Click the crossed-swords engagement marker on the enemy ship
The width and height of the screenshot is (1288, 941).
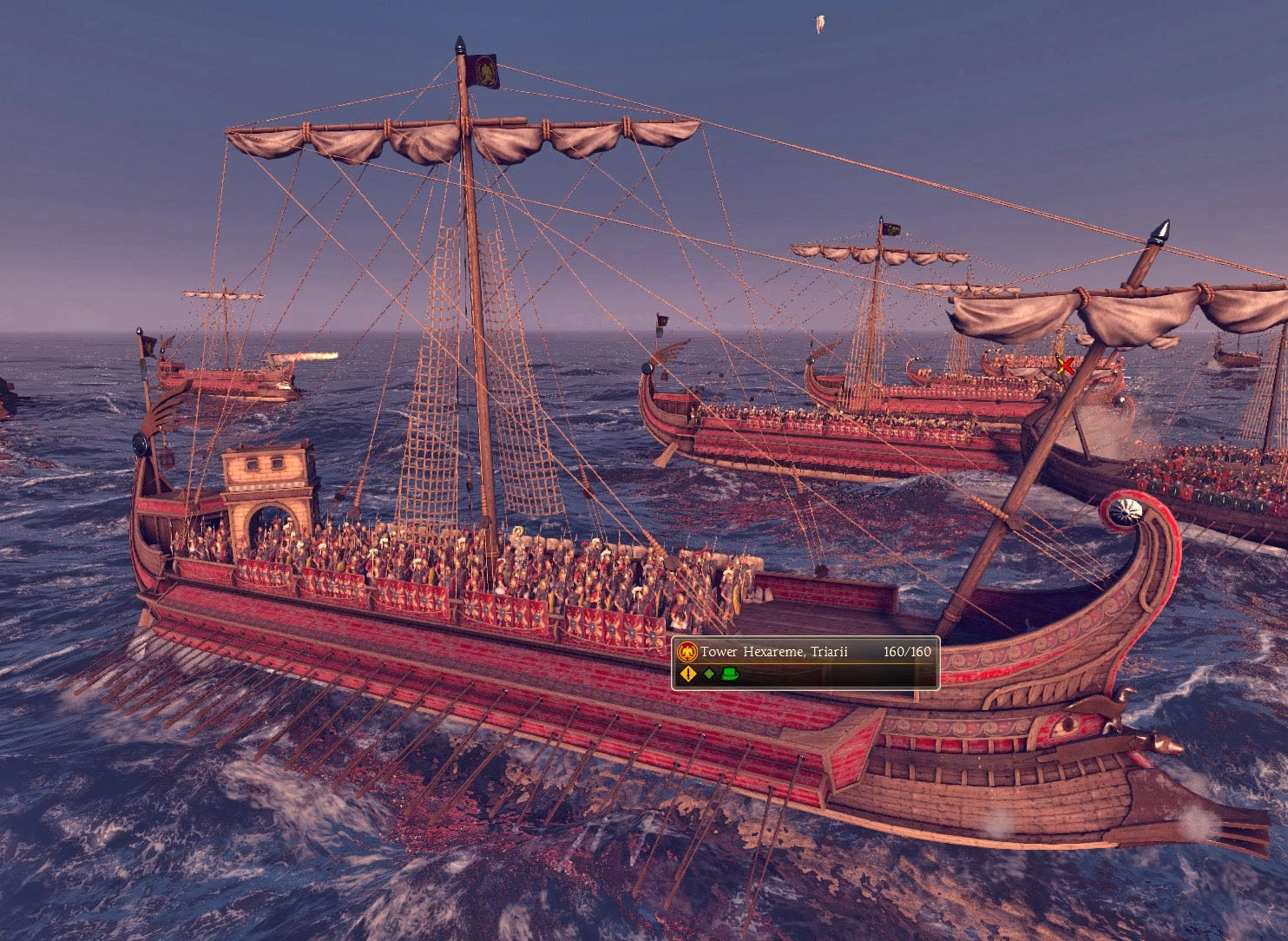pyautogui.click(x=1065, y=367)
